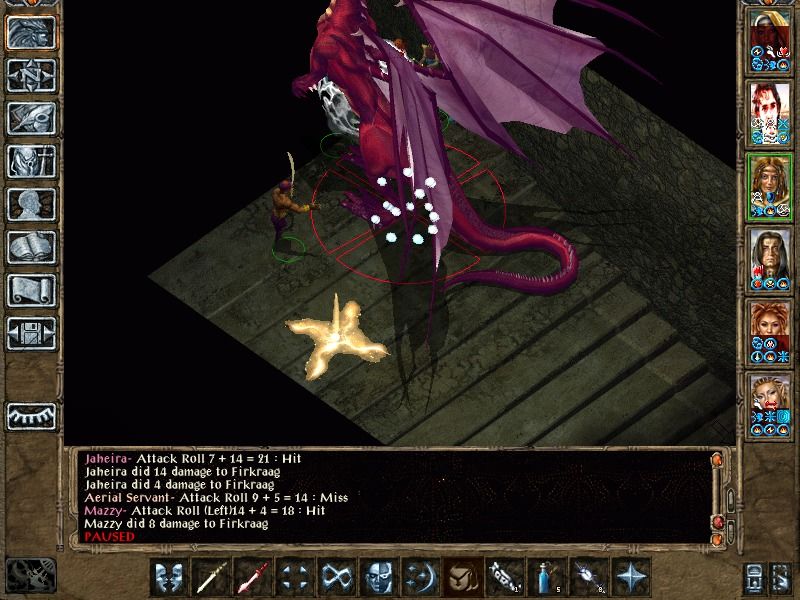Select the red-haired woman's portrait
This screenshot has height=600, width=800.
tap(769, 331)
